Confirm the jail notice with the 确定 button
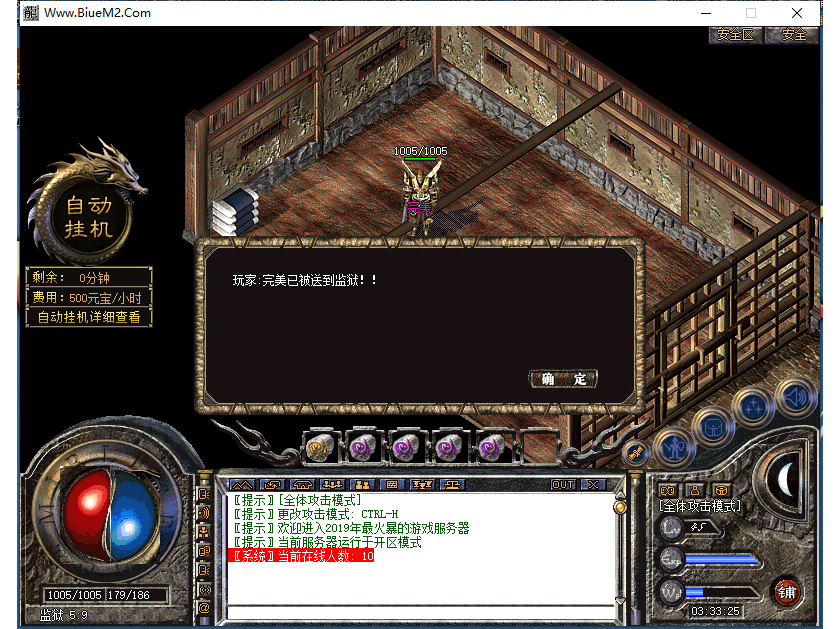Screen dimensions: 840x629 [x=563, y=379]
